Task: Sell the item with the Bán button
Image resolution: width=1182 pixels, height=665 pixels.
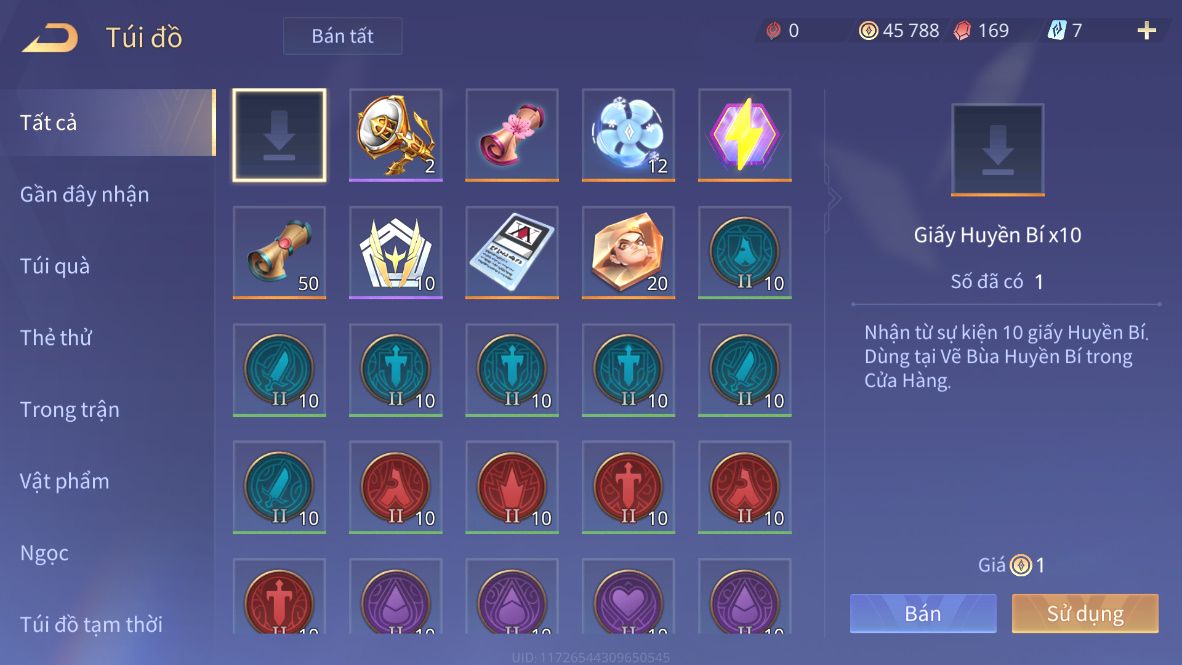Action: [922, 613]
